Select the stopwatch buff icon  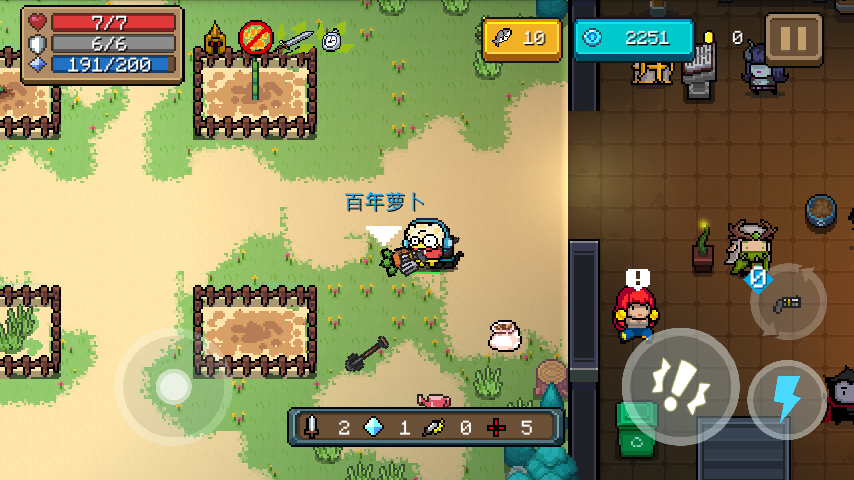pos(333,39)
